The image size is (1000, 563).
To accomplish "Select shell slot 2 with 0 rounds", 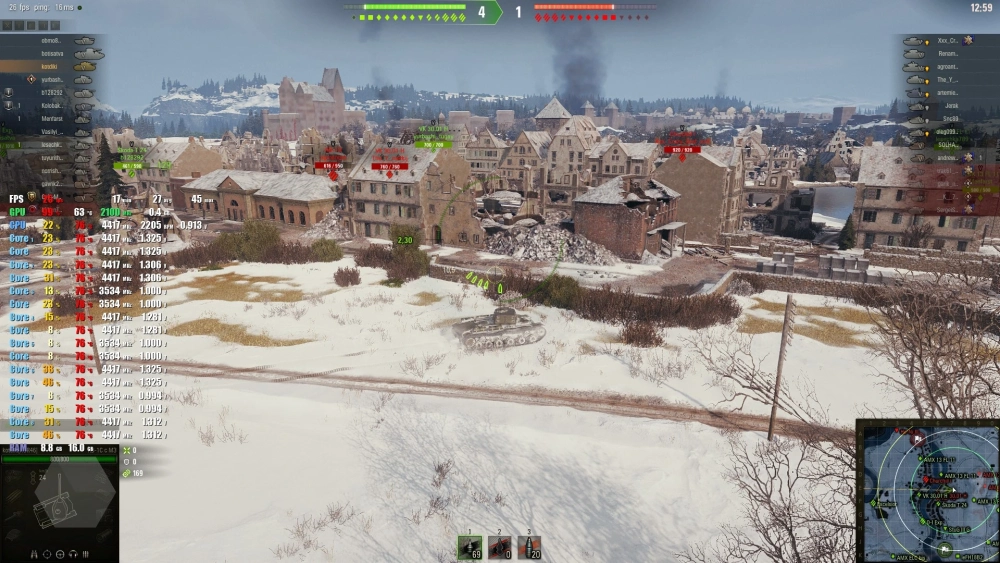I will [x=500, y=547].
